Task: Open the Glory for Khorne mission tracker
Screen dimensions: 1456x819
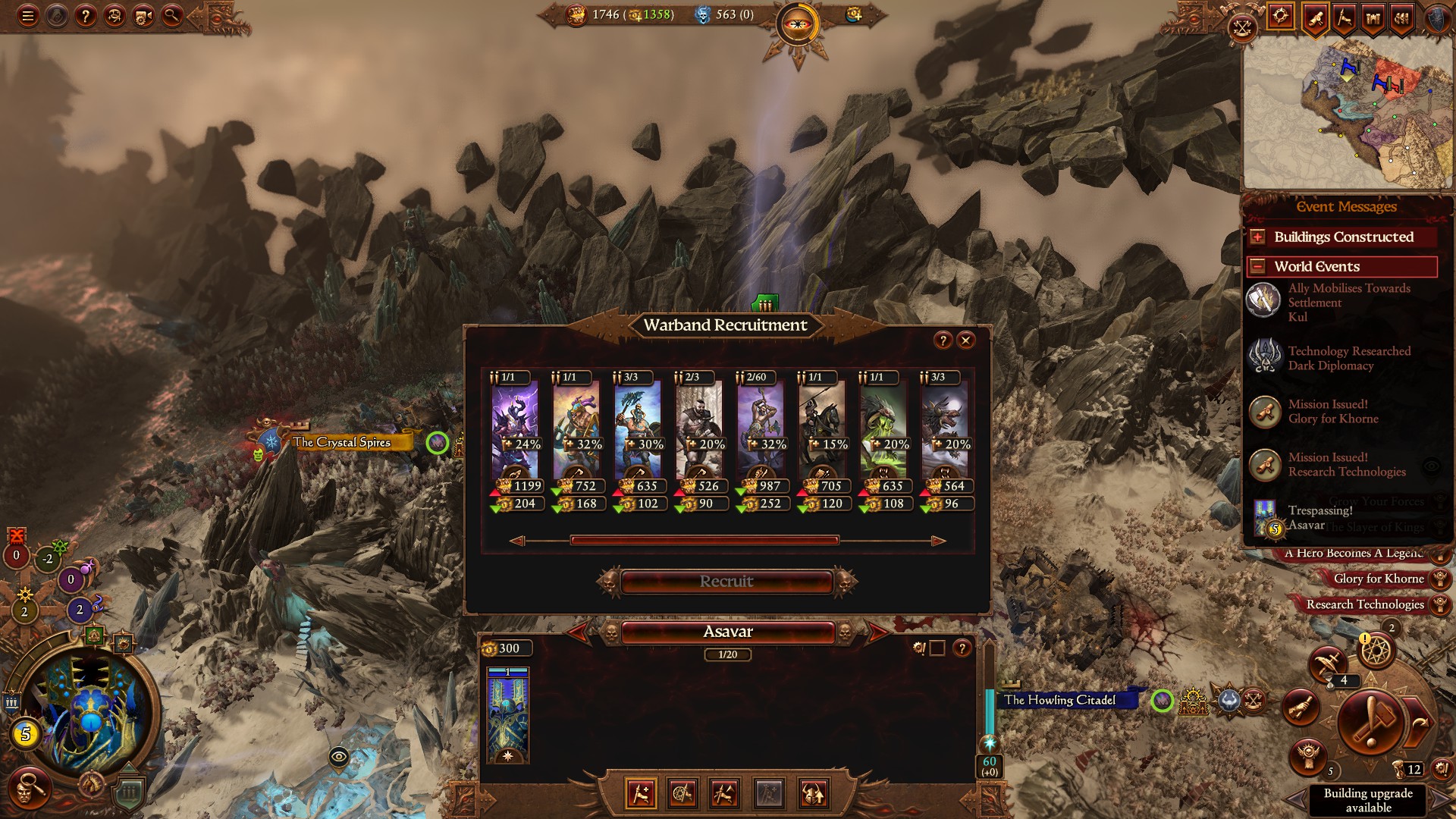Action: point(1378,579)
